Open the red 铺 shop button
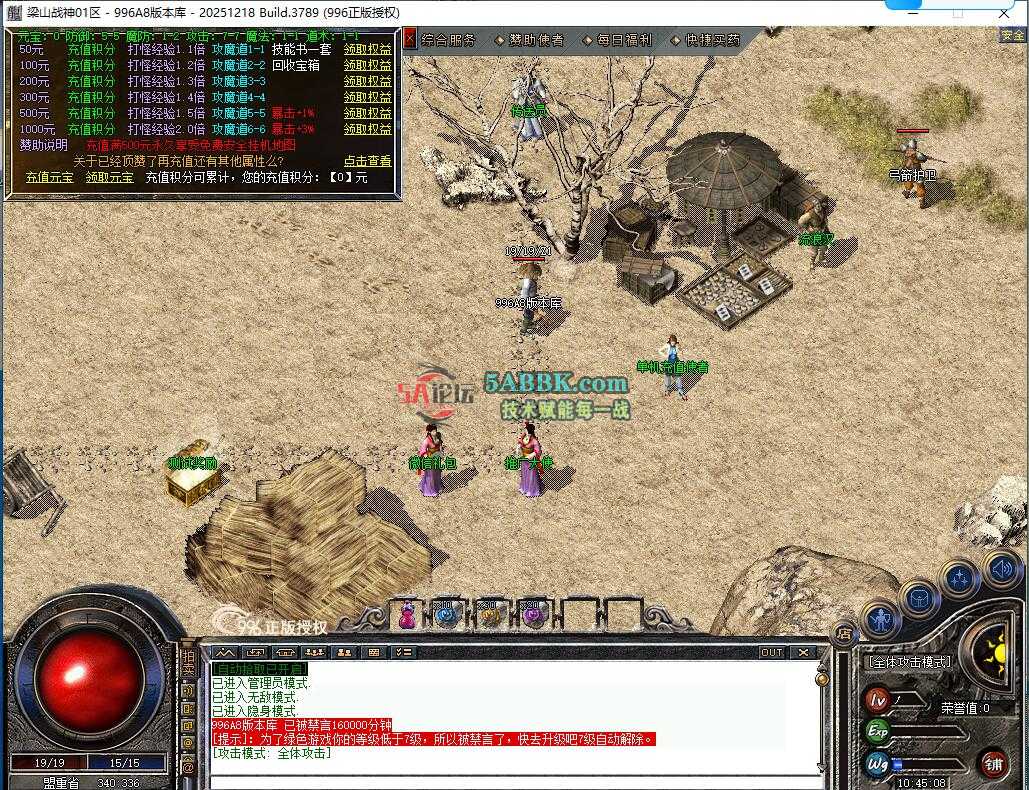 [993, 764]
